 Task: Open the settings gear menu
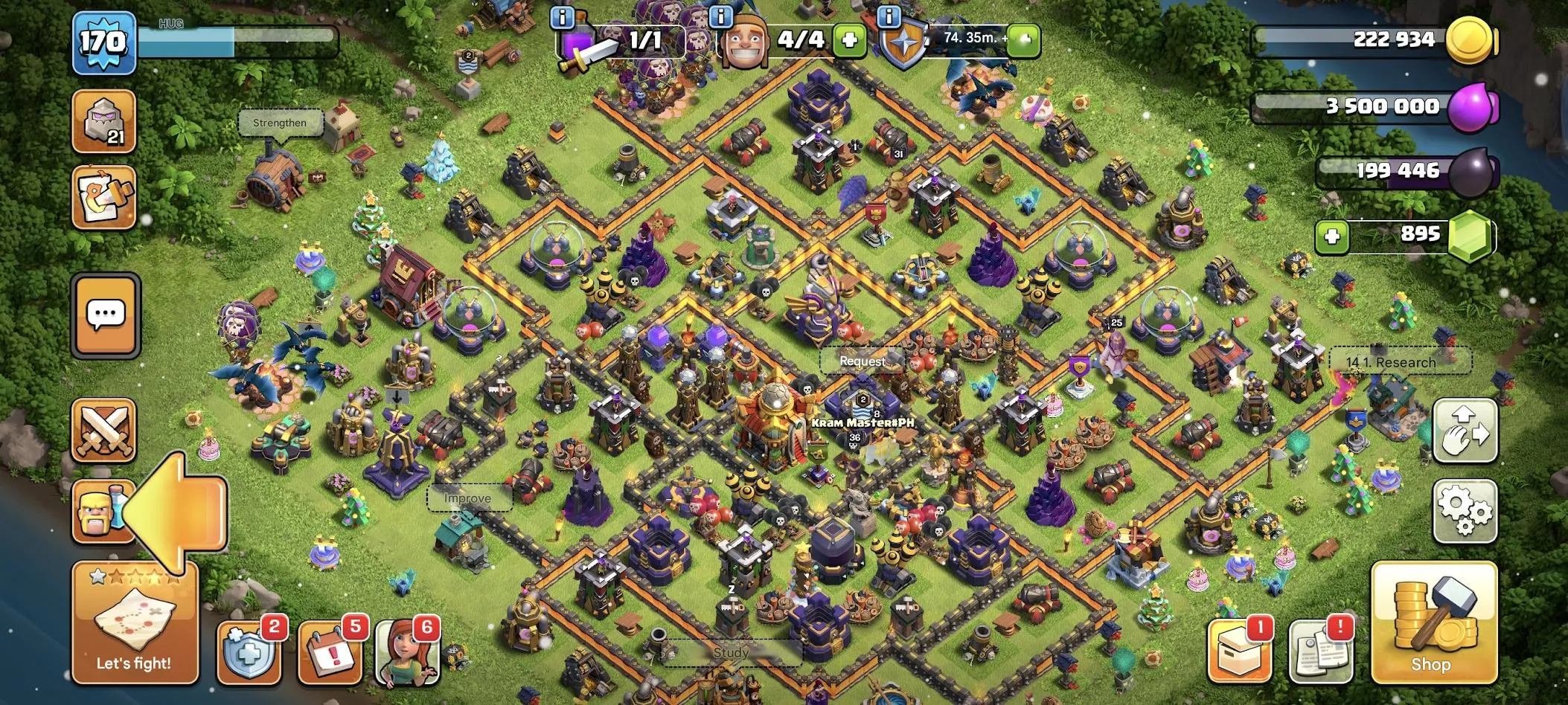coord(1465,511)
